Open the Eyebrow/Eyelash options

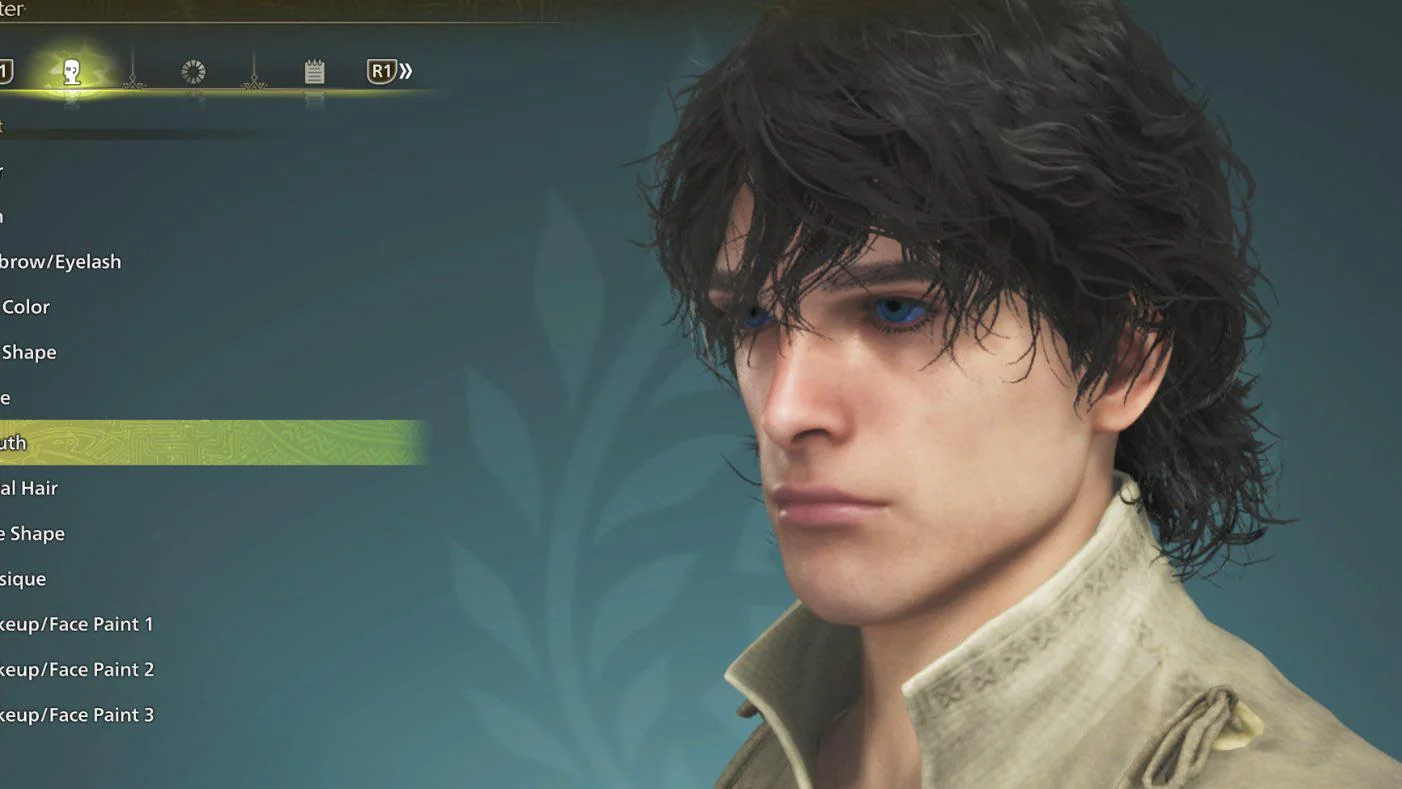(60, 262)
